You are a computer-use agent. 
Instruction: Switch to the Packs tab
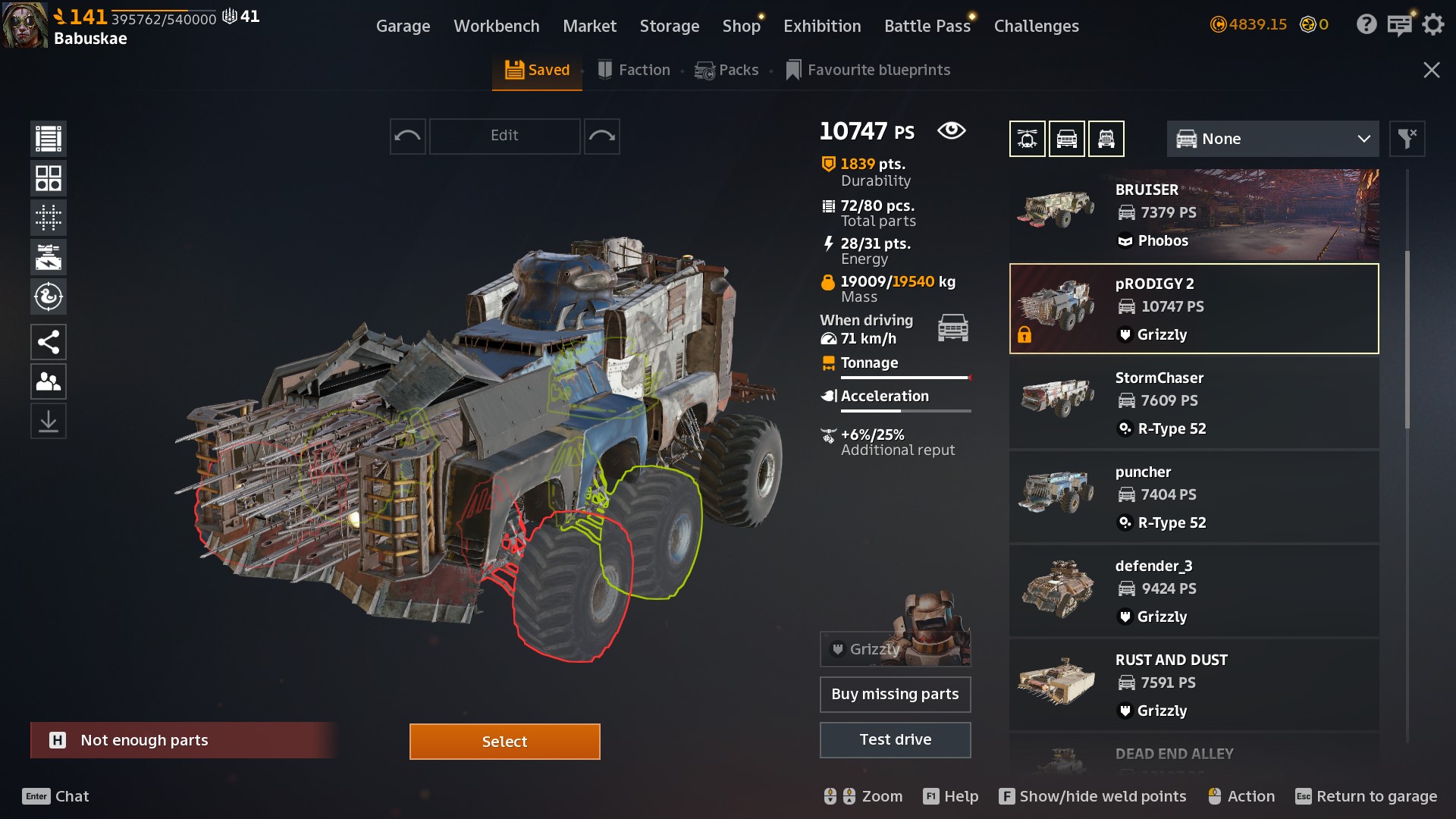(x=726, y=70)
